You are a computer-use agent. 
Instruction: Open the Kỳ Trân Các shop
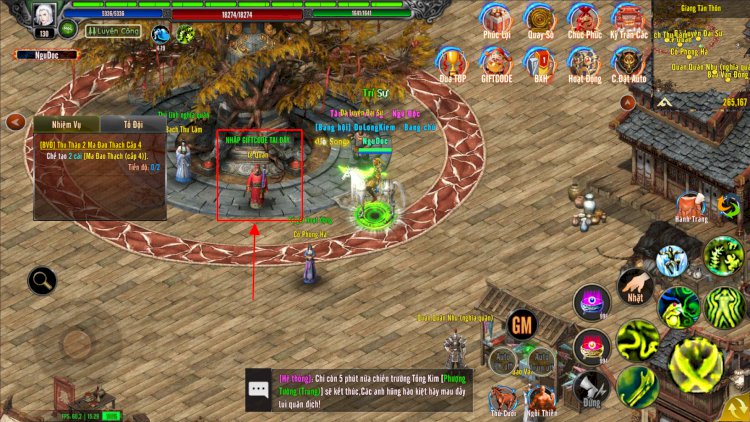(x=629, y=18)
